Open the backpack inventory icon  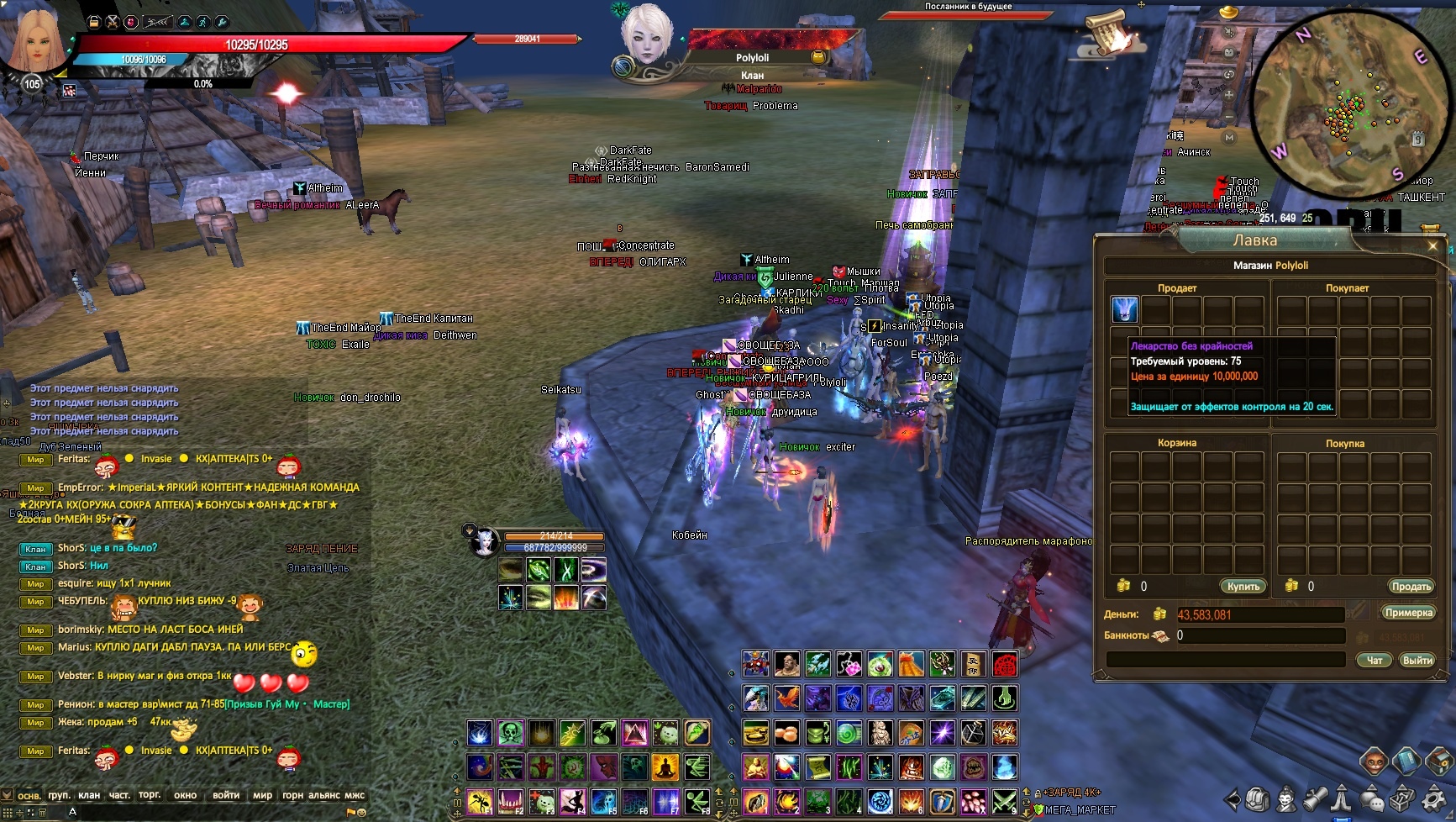point(1257,798)
